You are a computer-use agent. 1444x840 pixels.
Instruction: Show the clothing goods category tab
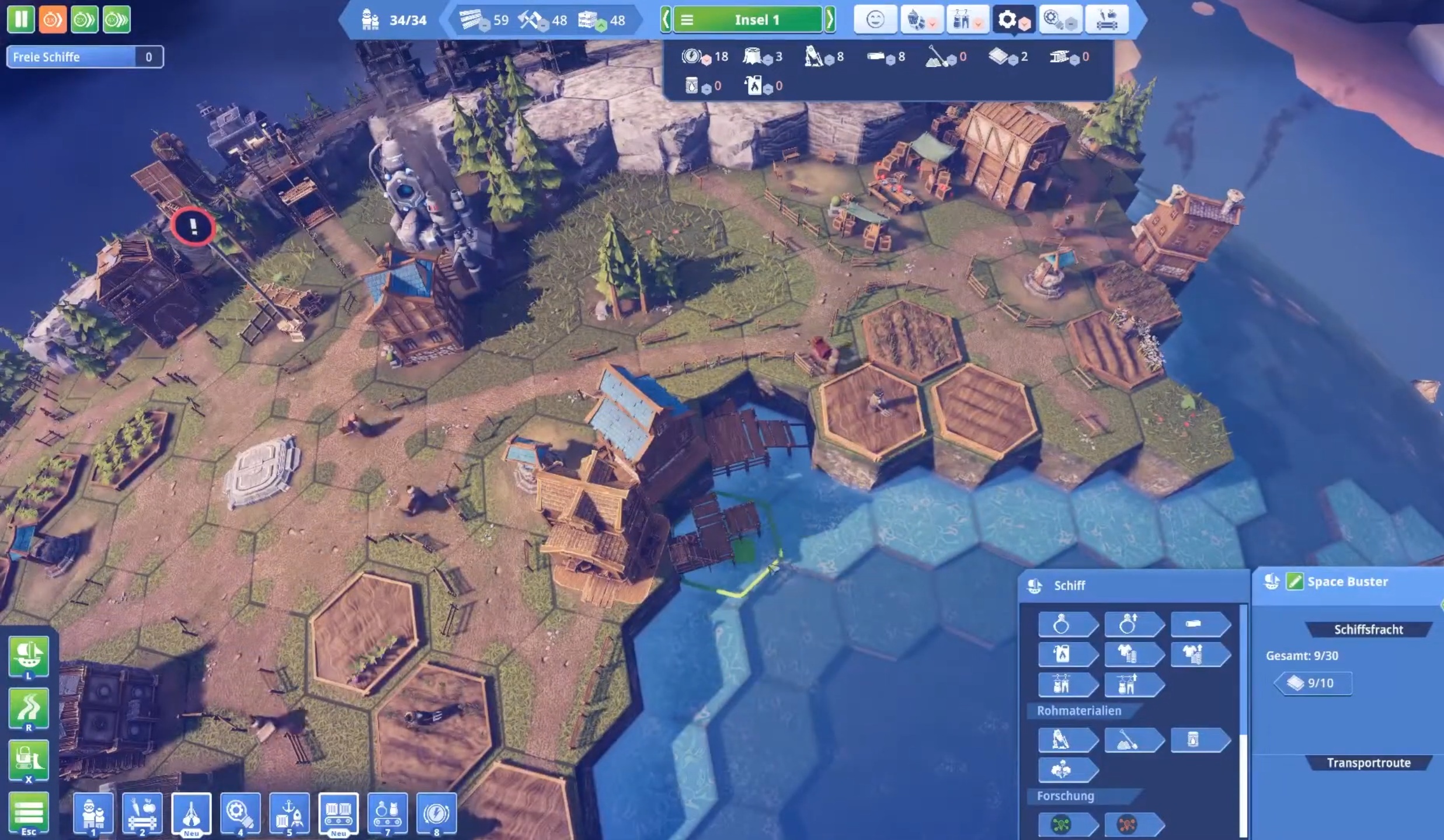tap(966, 20)
